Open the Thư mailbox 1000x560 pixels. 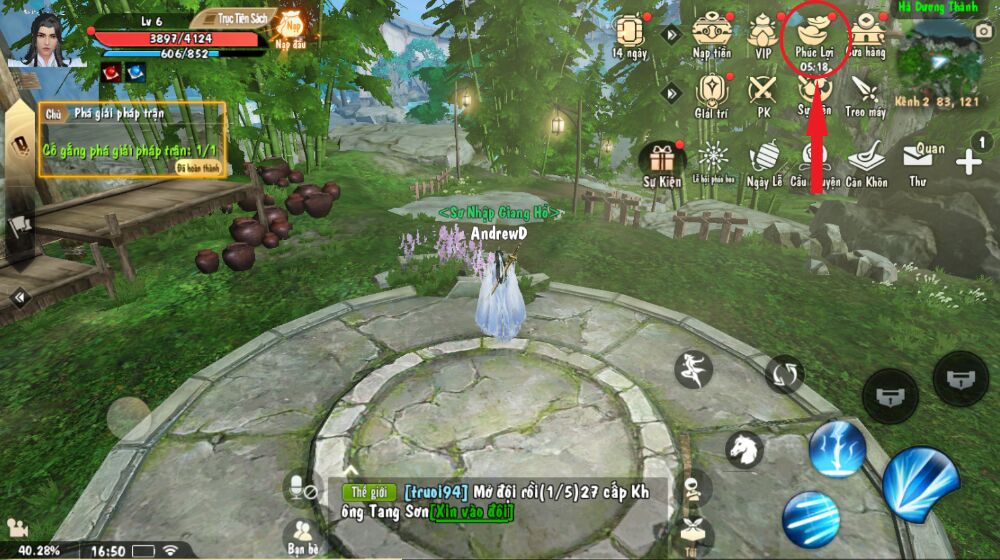(x=917, y=162)
